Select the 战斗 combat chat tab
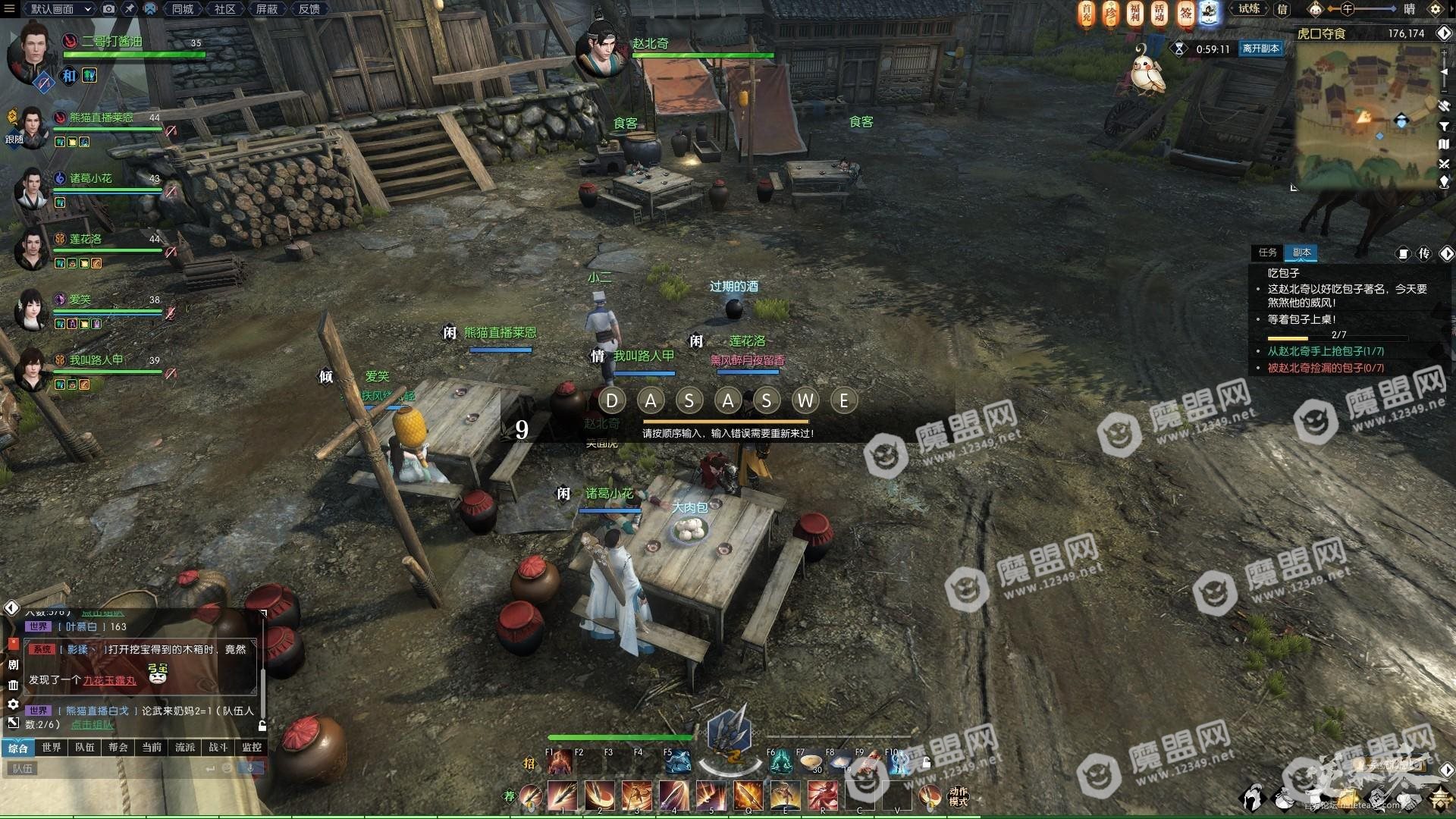 [218, 748]
